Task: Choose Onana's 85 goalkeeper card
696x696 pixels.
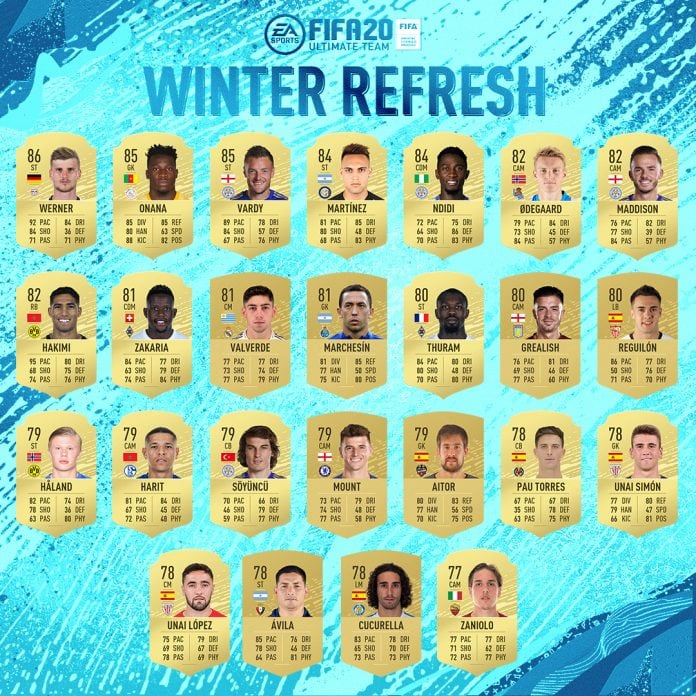Action: click(x=154, y=195)
